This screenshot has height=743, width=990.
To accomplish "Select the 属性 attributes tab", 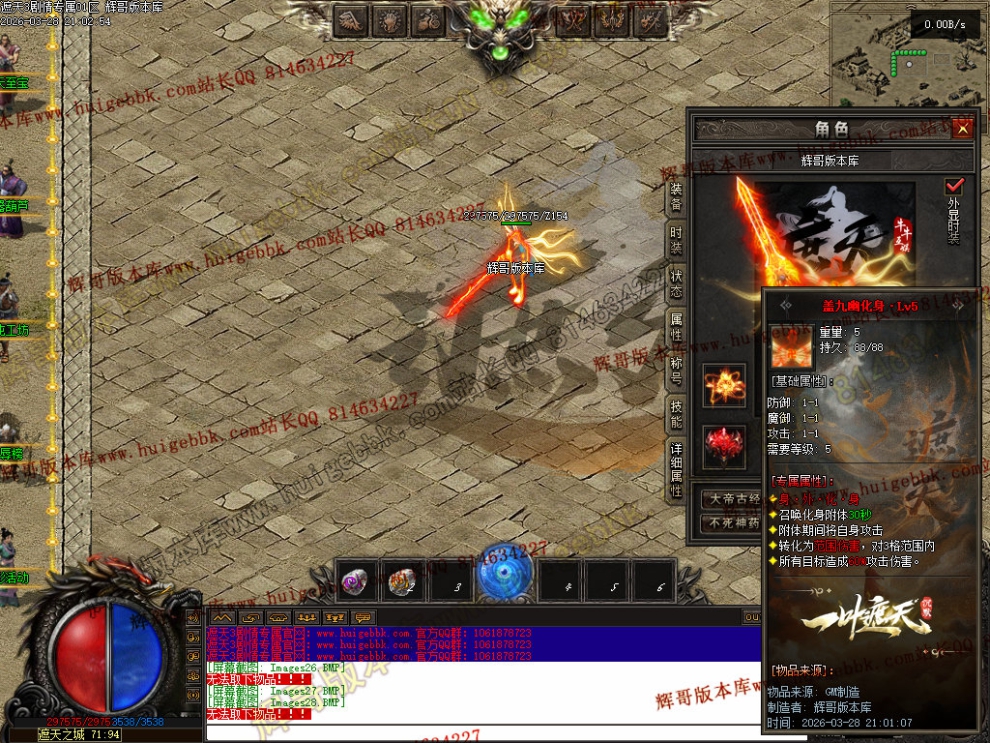I will tap(677, 326).
